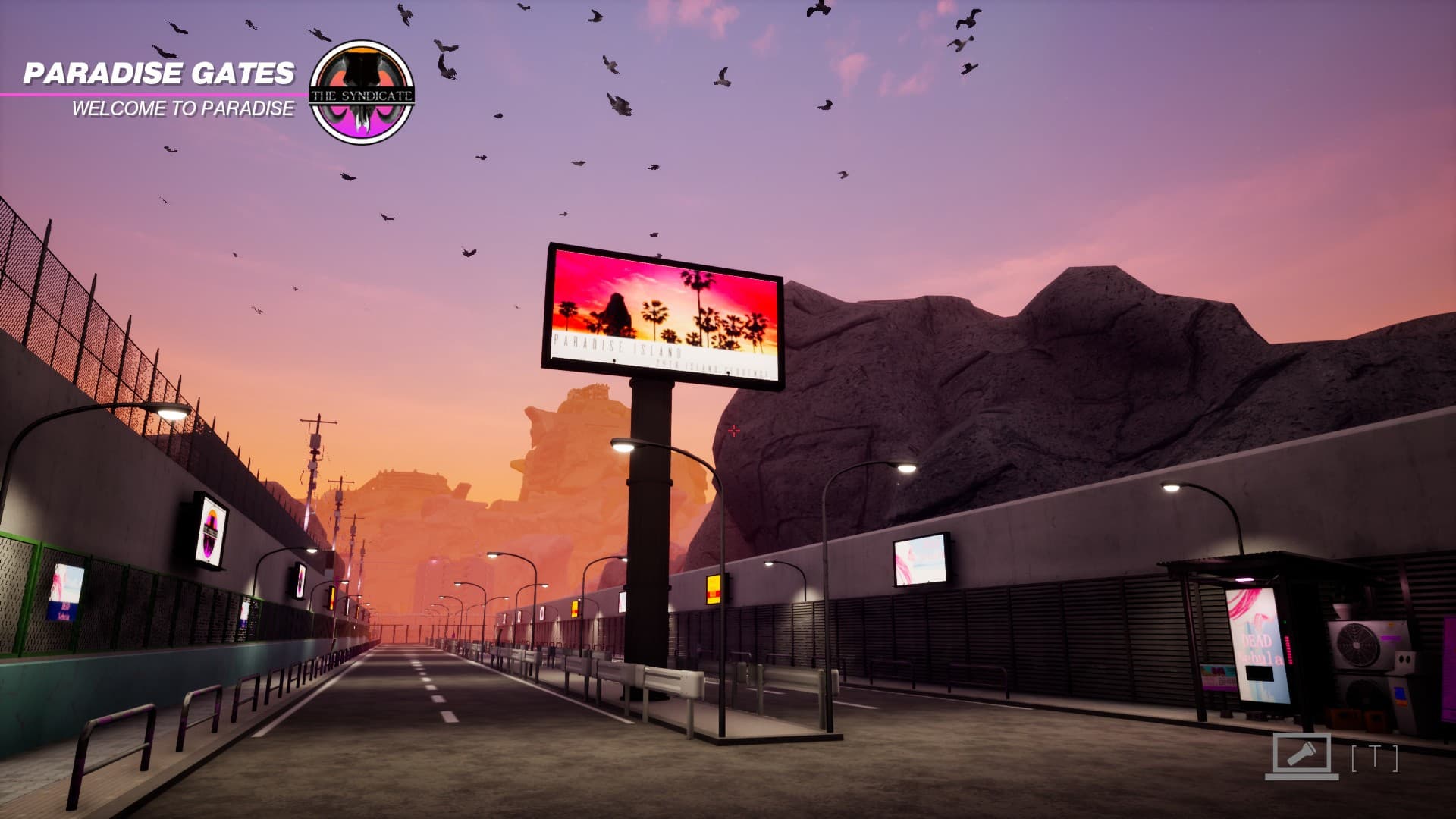The width and height of the screenshot is (1456, 819).
Task: Click the white guardrail beside the billboard pole
Action: (x=667, y=679)
